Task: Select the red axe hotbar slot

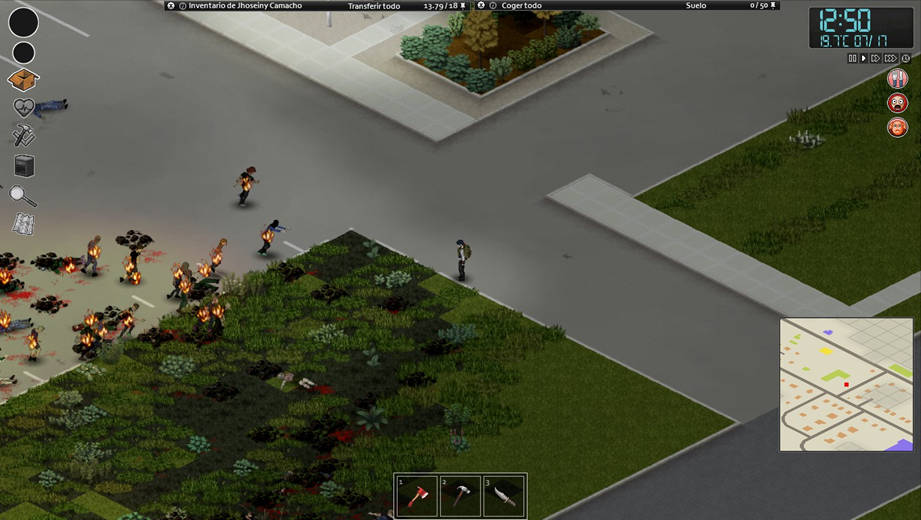Action: pos(416,497)
